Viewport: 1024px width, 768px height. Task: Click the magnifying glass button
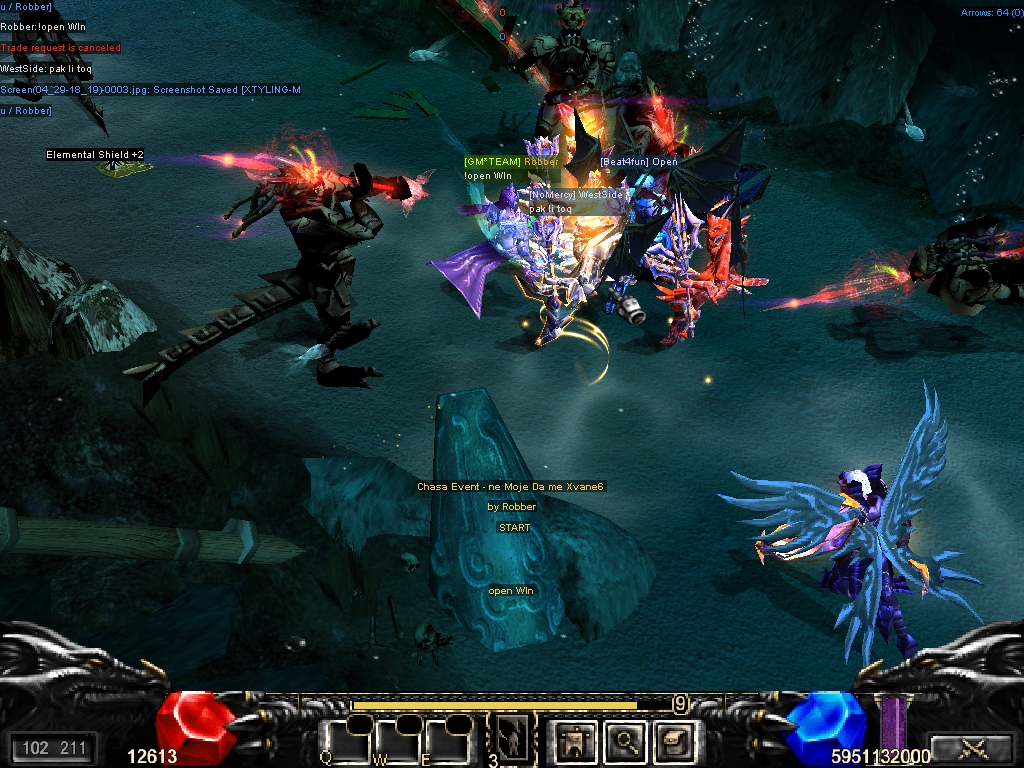pyautogui.click(x=626, y=740)
